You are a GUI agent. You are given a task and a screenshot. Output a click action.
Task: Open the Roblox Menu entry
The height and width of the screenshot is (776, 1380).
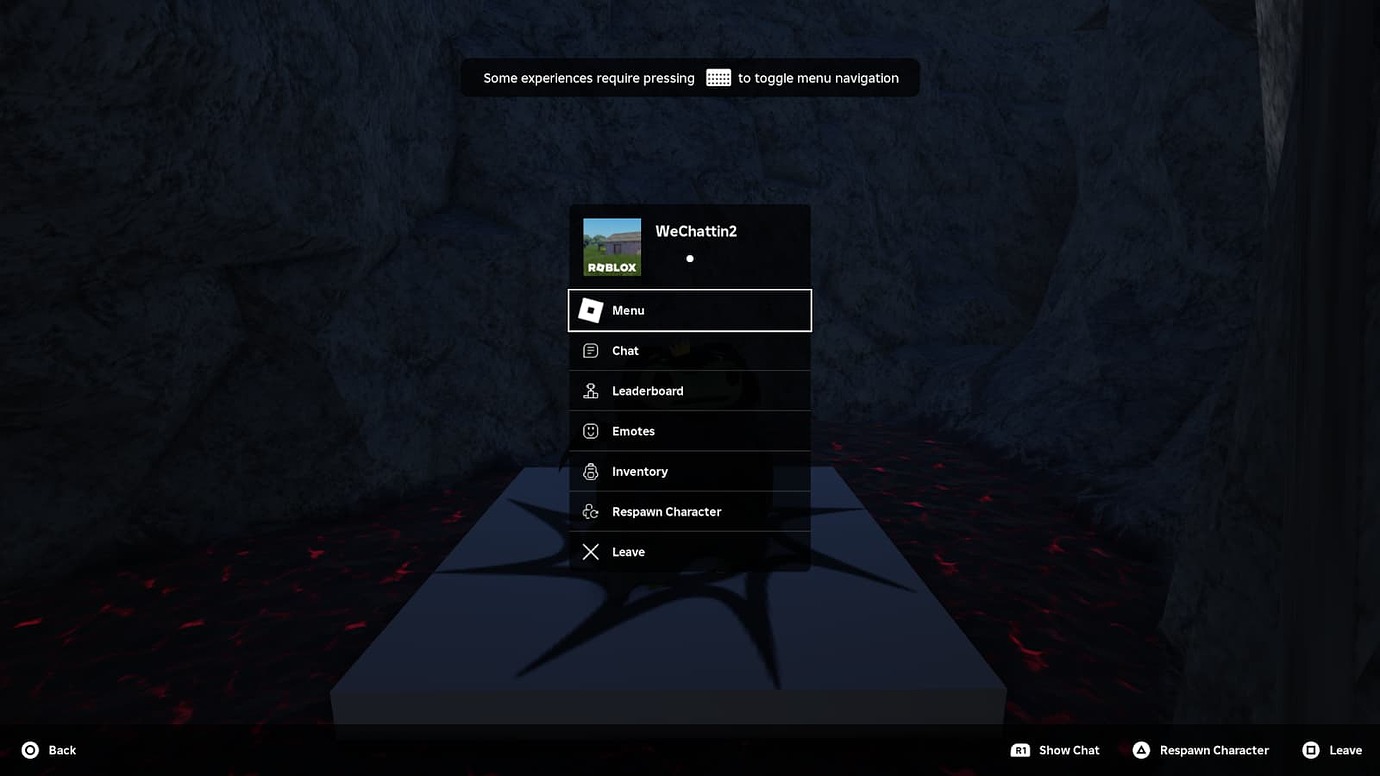(x=689, y=310)
